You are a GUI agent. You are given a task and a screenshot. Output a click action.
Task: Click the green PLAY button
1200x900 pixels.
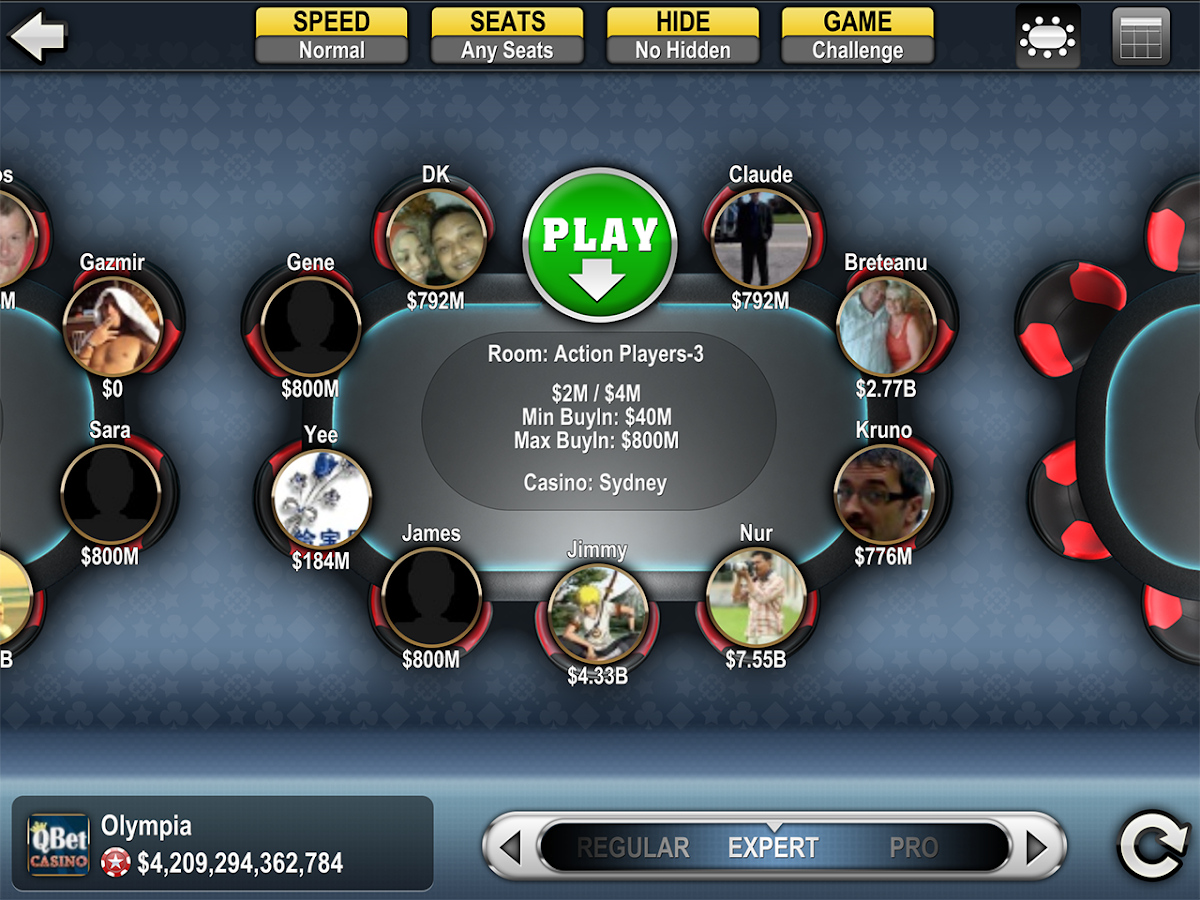point(599,245)
